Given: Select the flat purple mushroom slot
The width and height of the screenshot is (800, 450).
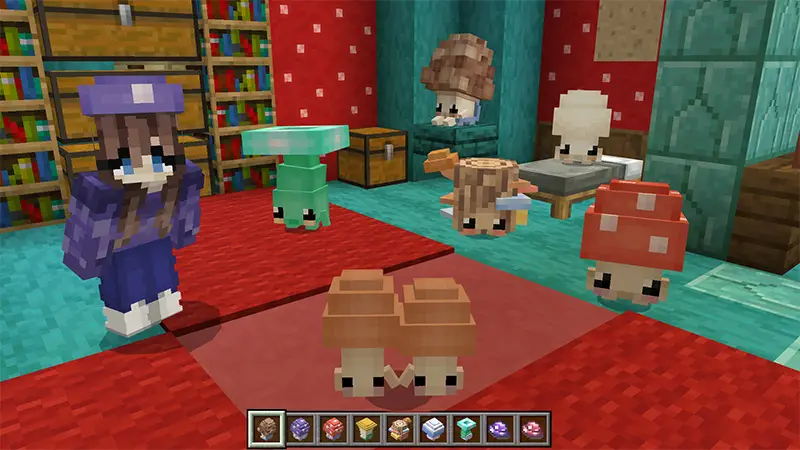Looking at the screenshot, I should click(x=500, y=430).
